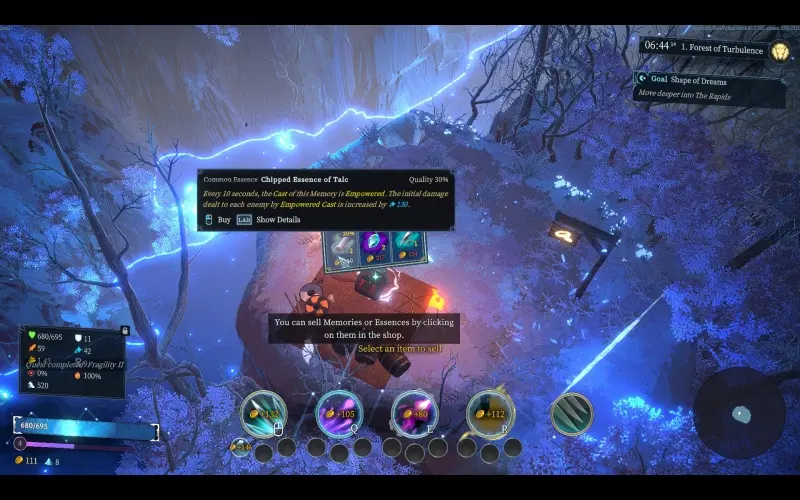This screenshot has width=800, height=500.
Task: Sell the R memory worth 112 gold
Action: pos(489,413)
